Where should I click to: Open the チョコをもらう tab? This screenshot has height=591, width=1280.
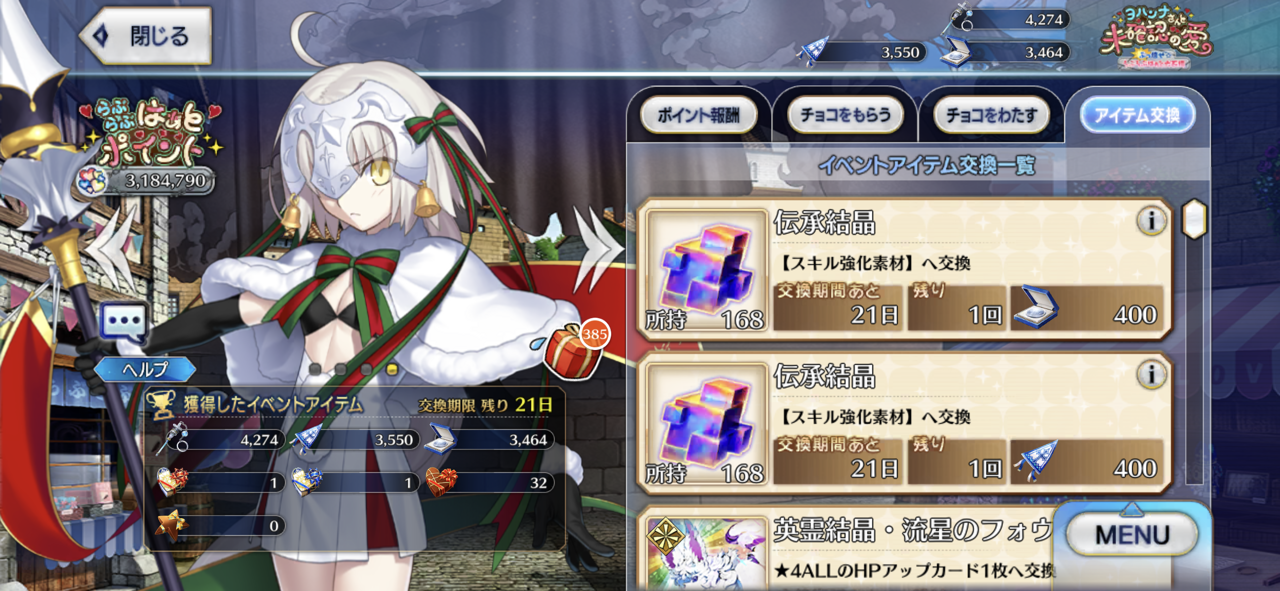845,116
